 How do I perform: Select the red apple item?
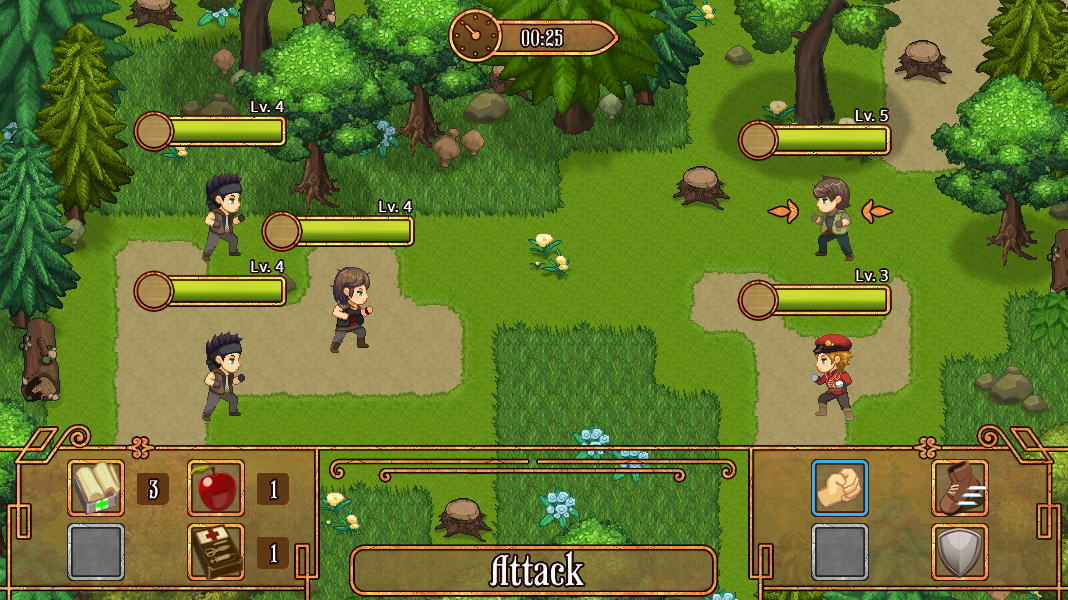pyautogui.click(x=216, y=488)
